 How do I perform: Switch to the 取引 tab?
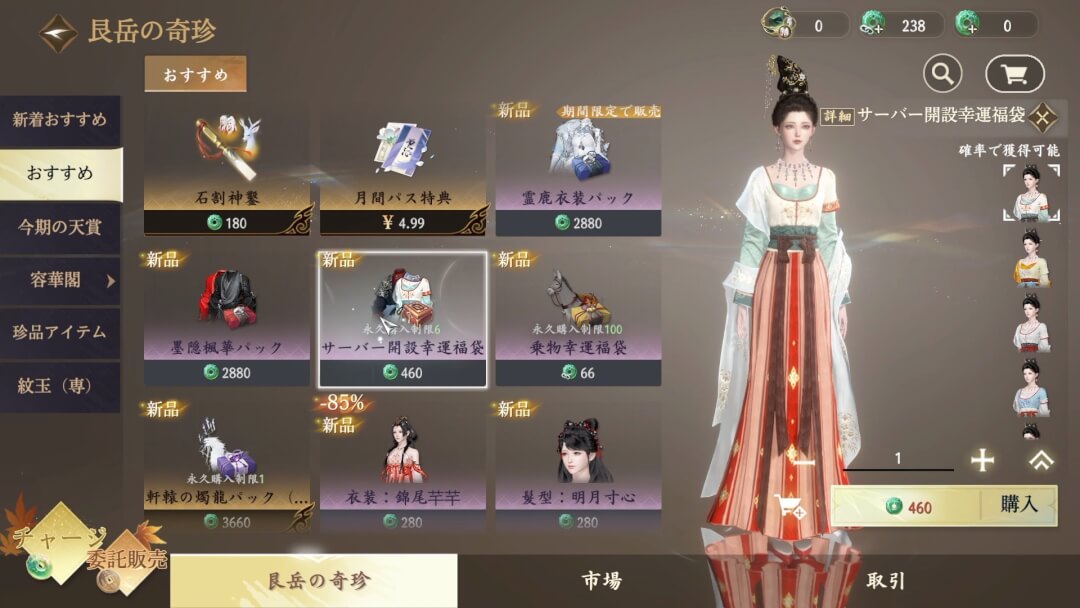886,581
